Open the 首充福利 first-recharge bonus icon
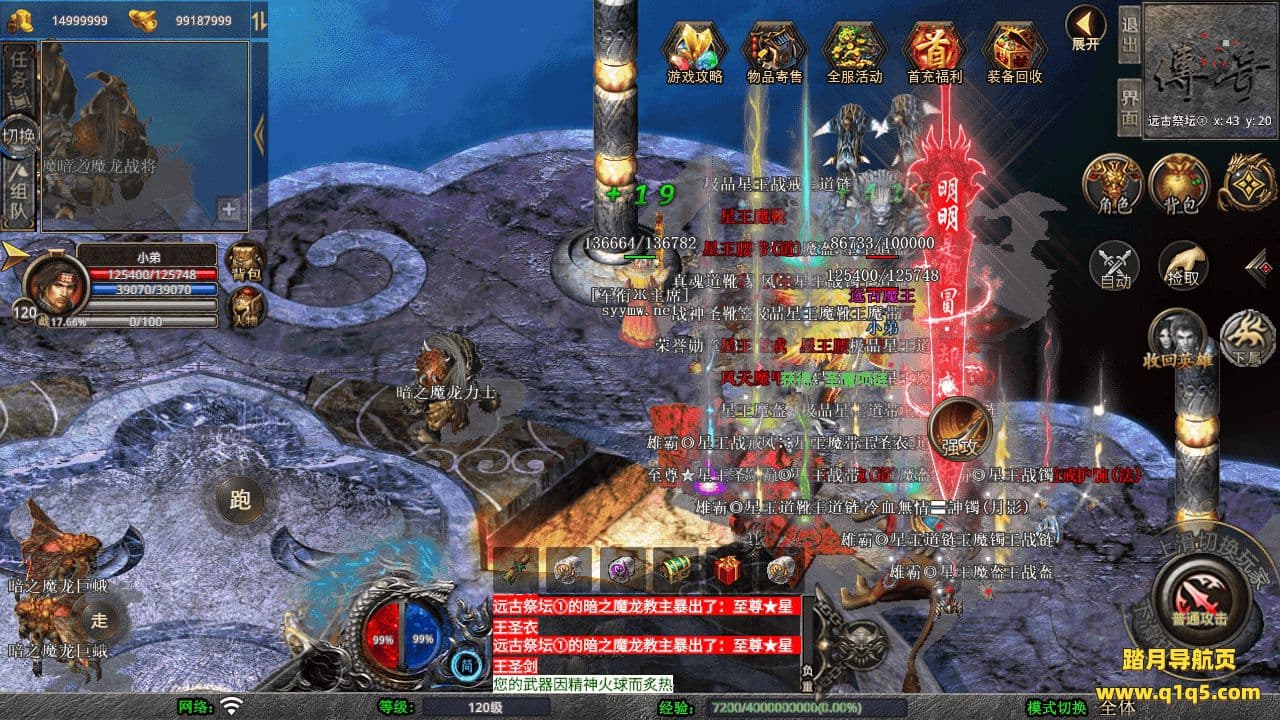This screenshot has width=1280, height=720. pos(934,48)
